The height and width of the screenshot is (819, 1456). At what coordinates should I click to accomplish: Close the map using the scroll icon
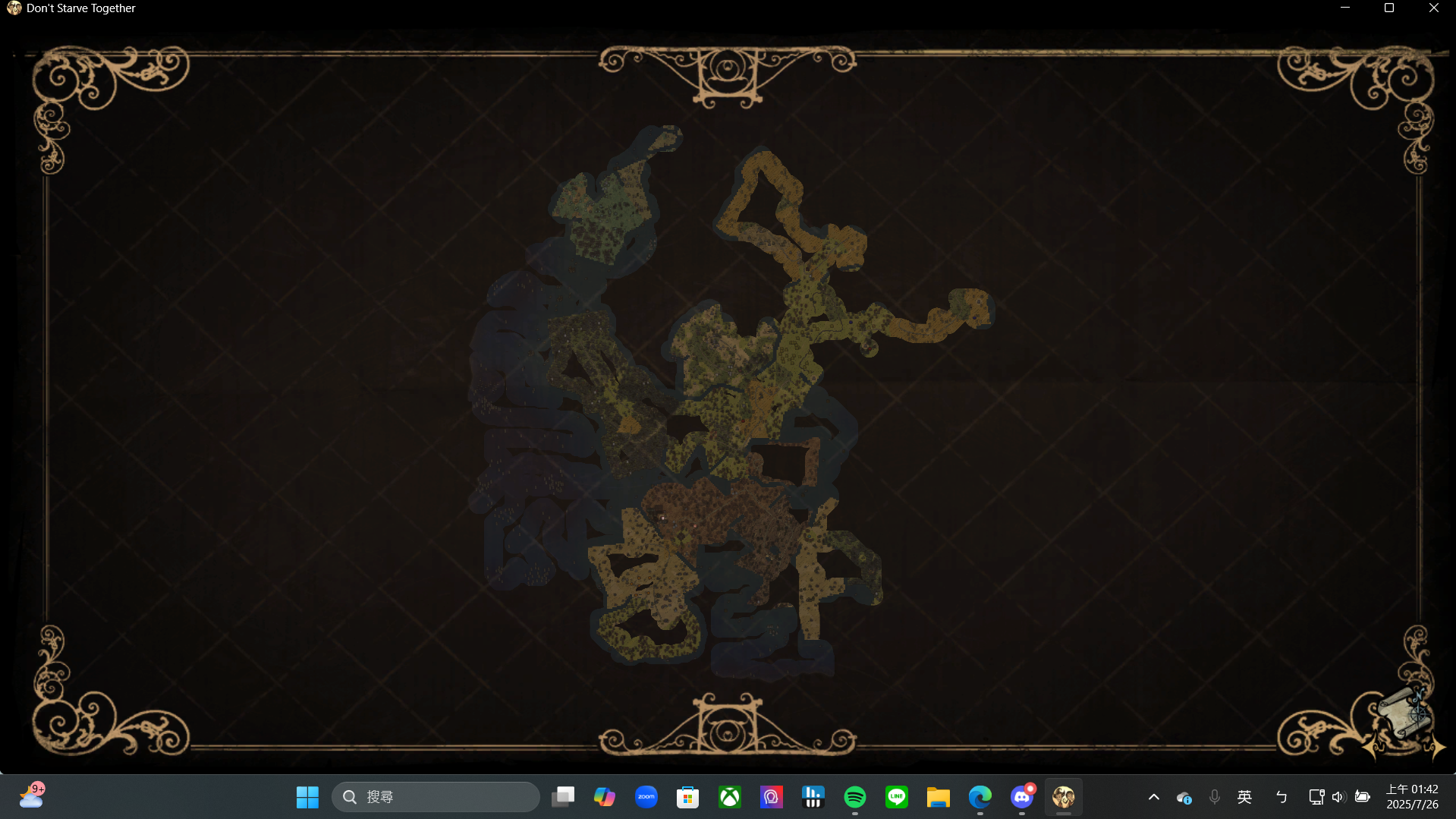[1404, 712]
